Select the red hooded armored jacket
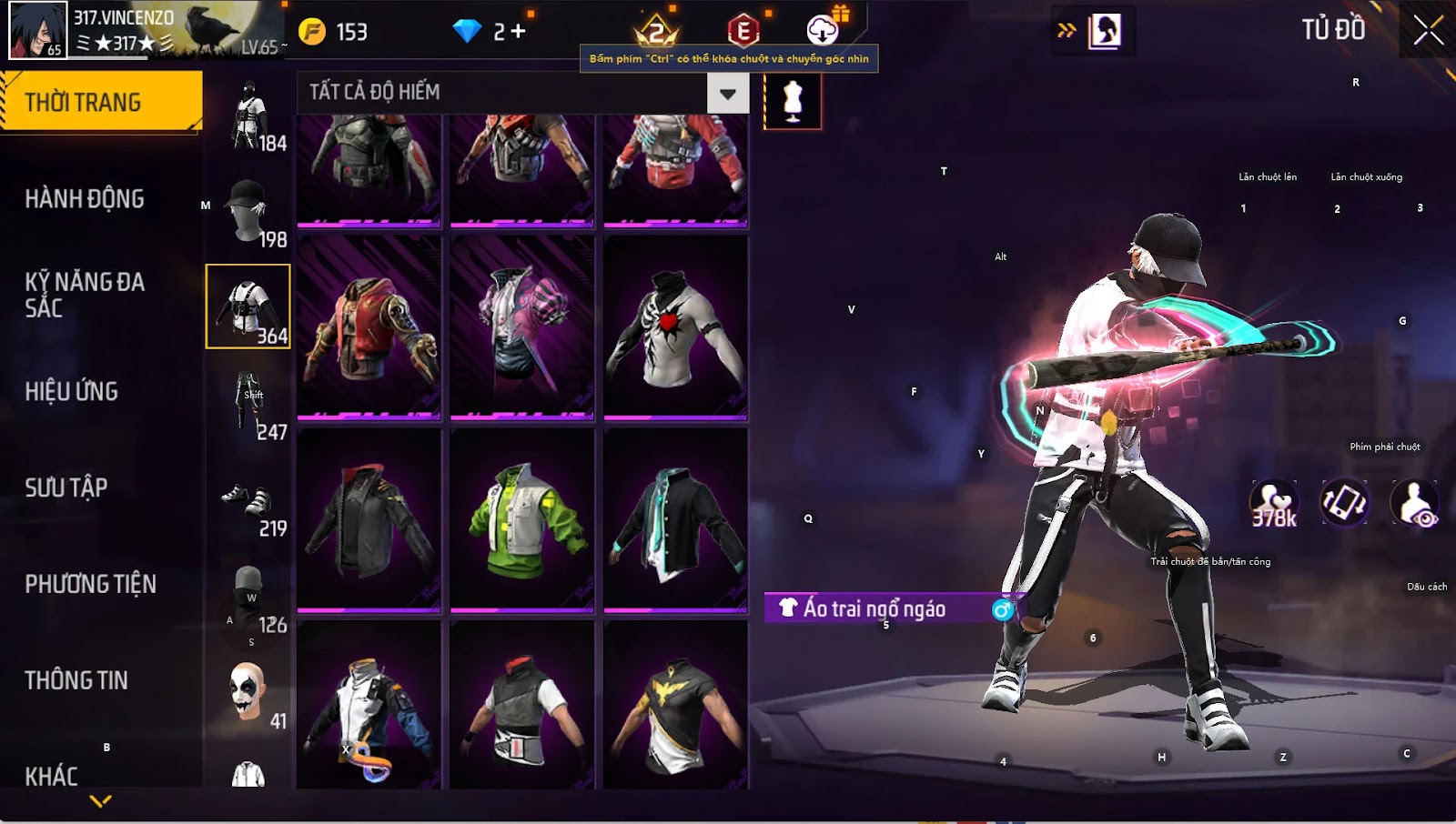This screenshot has width=1456, height=824. pyautogui.click(x=369, y=327)
